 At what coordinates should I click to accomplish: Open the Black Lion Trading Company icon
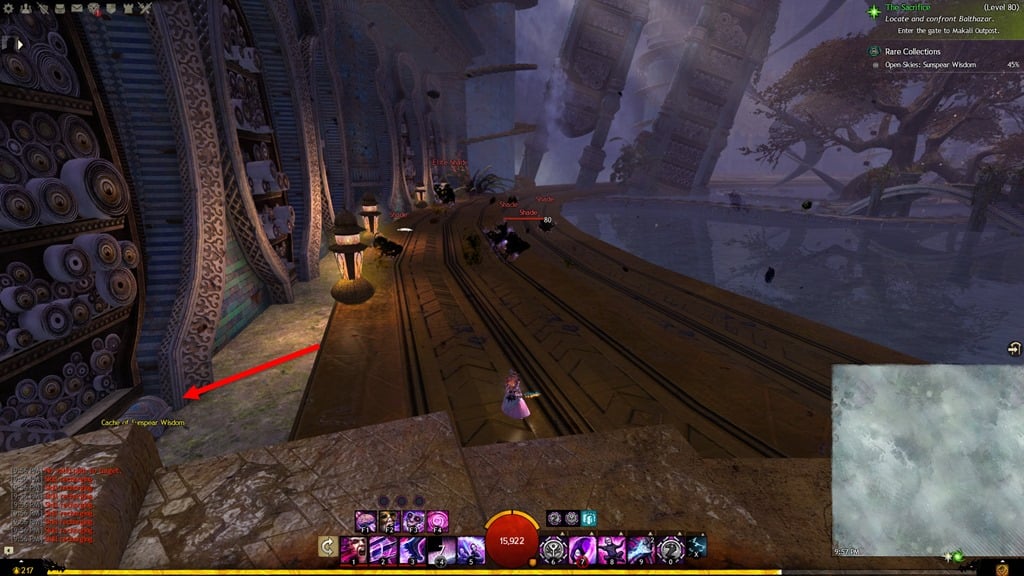[x=92, y=9]
